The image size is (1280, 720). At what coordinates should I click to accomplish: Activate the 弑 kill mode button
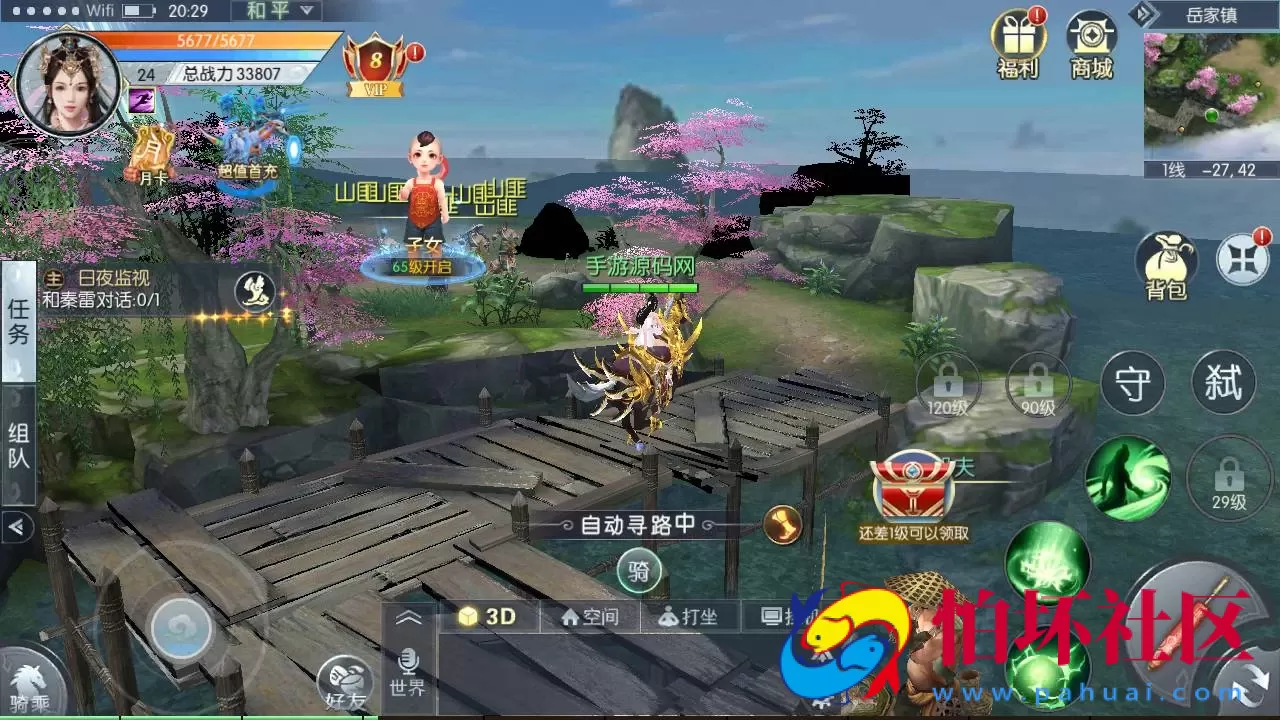click(1223, 382)
